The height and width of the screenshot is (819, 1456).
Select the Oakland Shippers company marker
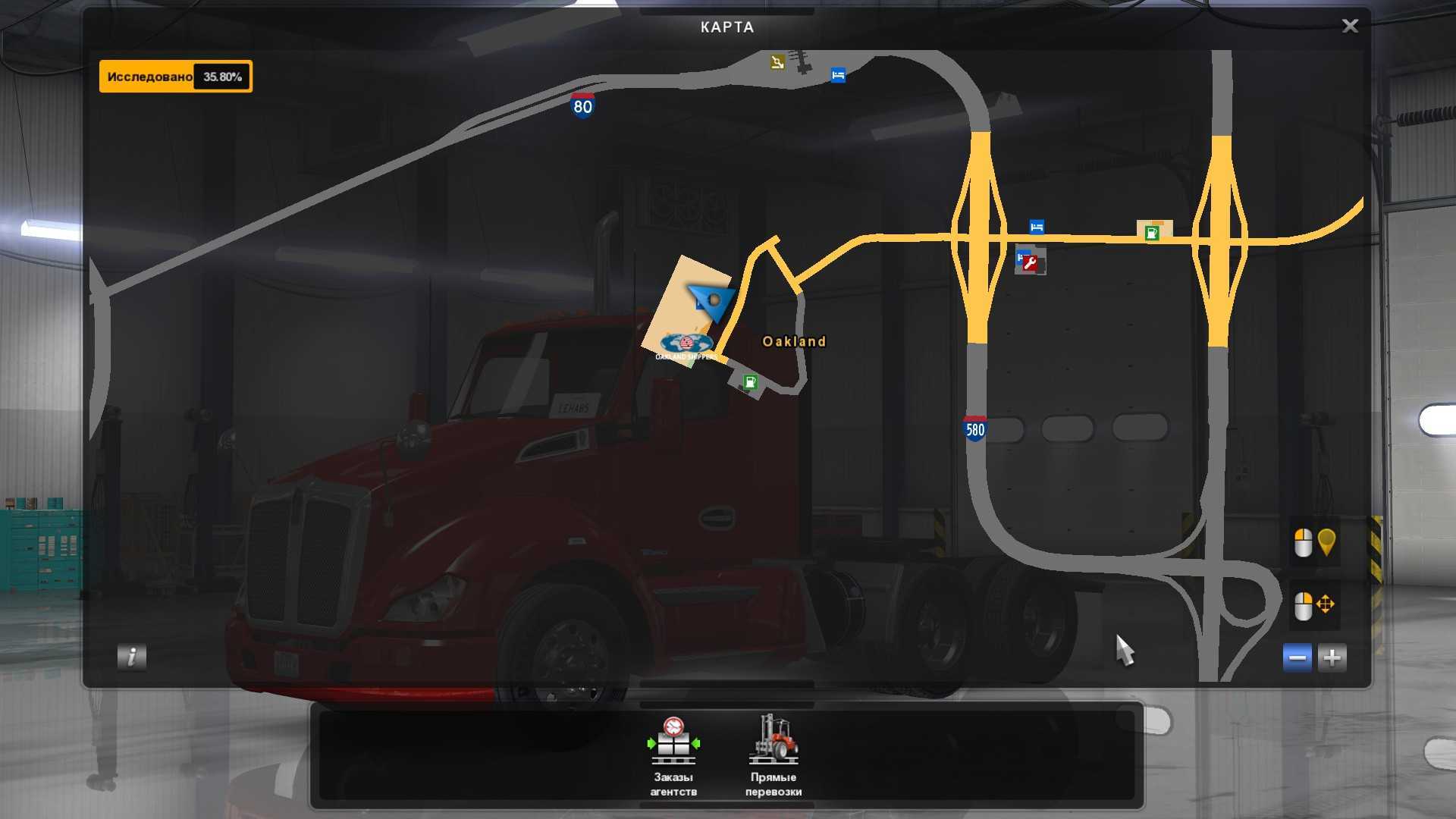[686, 345]
